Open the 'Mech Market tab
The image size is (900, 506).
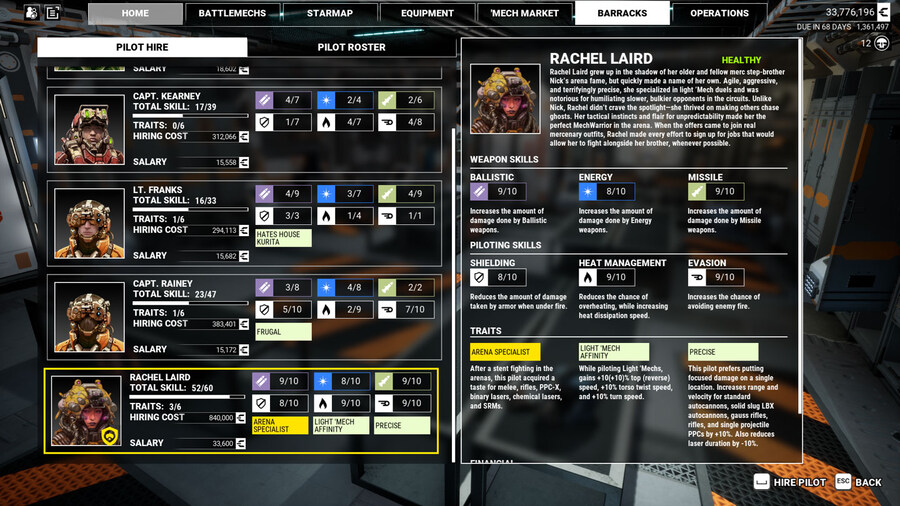coord(525,13)
